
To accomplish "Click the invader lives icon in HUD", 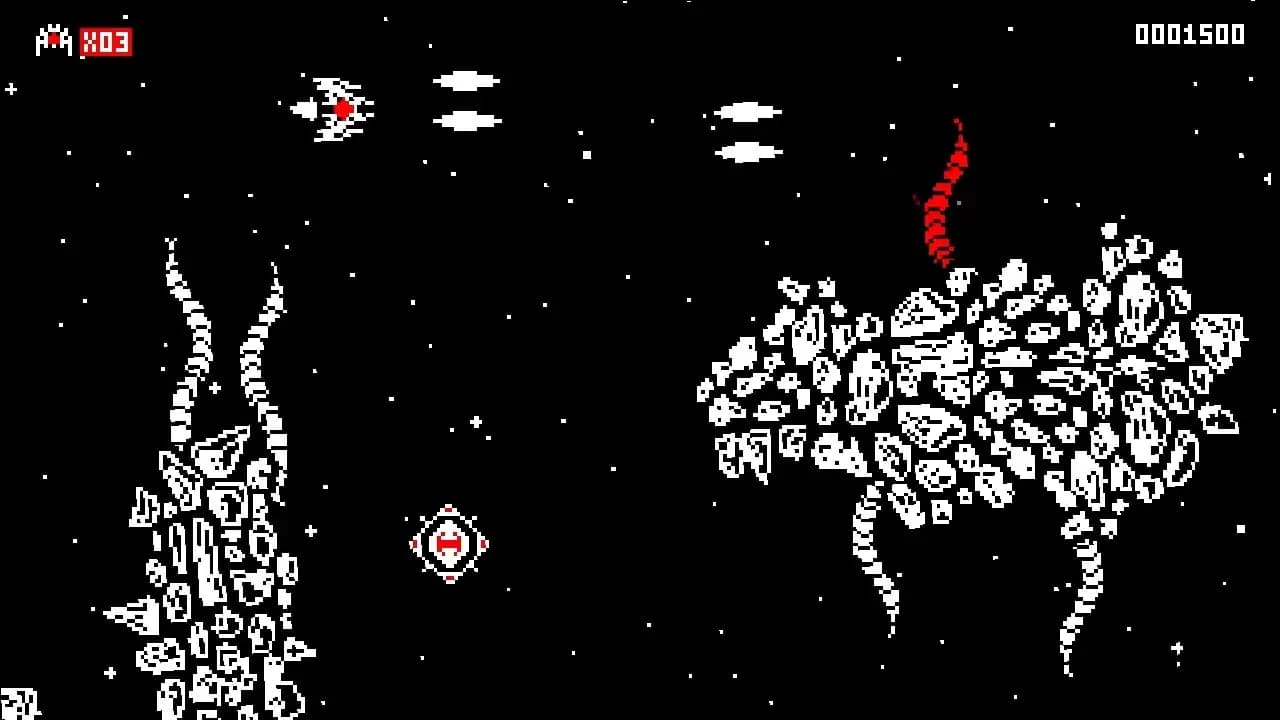I will pyautogui.click(x=55, y=42).
